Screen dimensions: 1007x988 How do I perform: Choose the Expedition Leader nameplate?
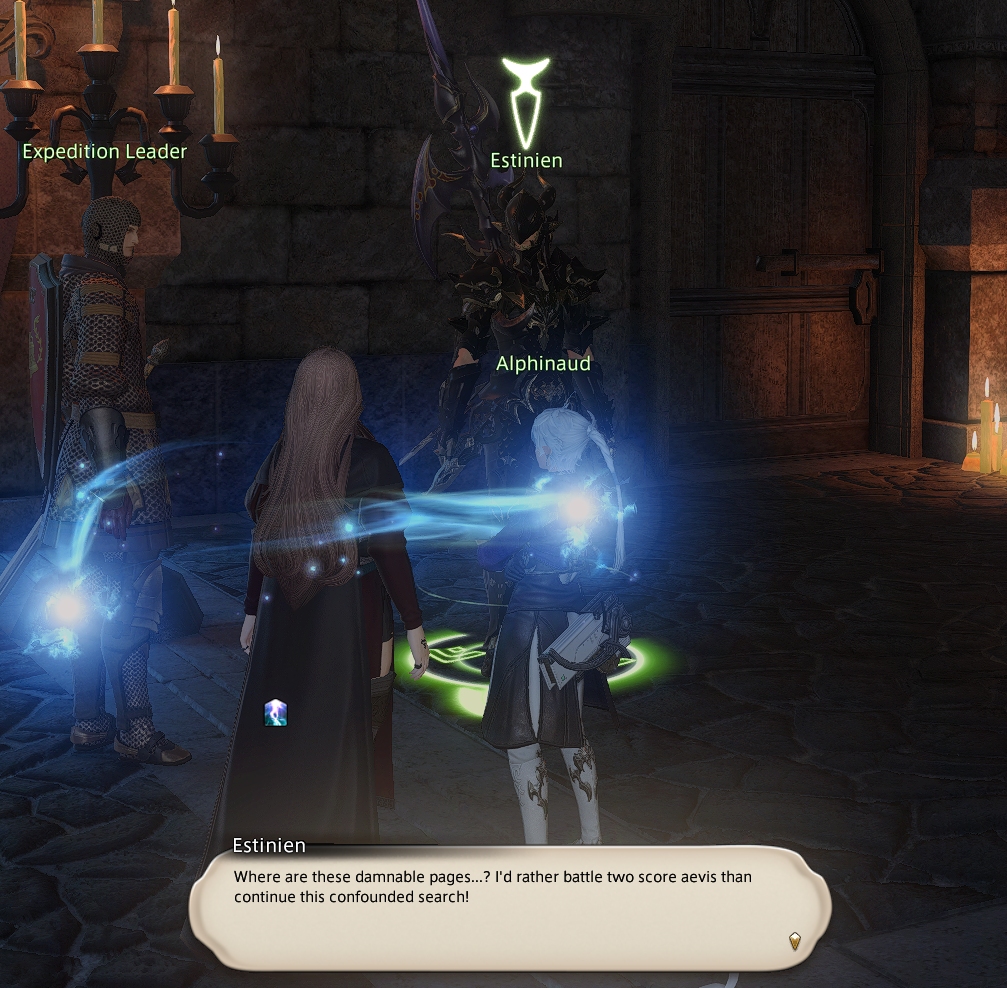[104, 152]
